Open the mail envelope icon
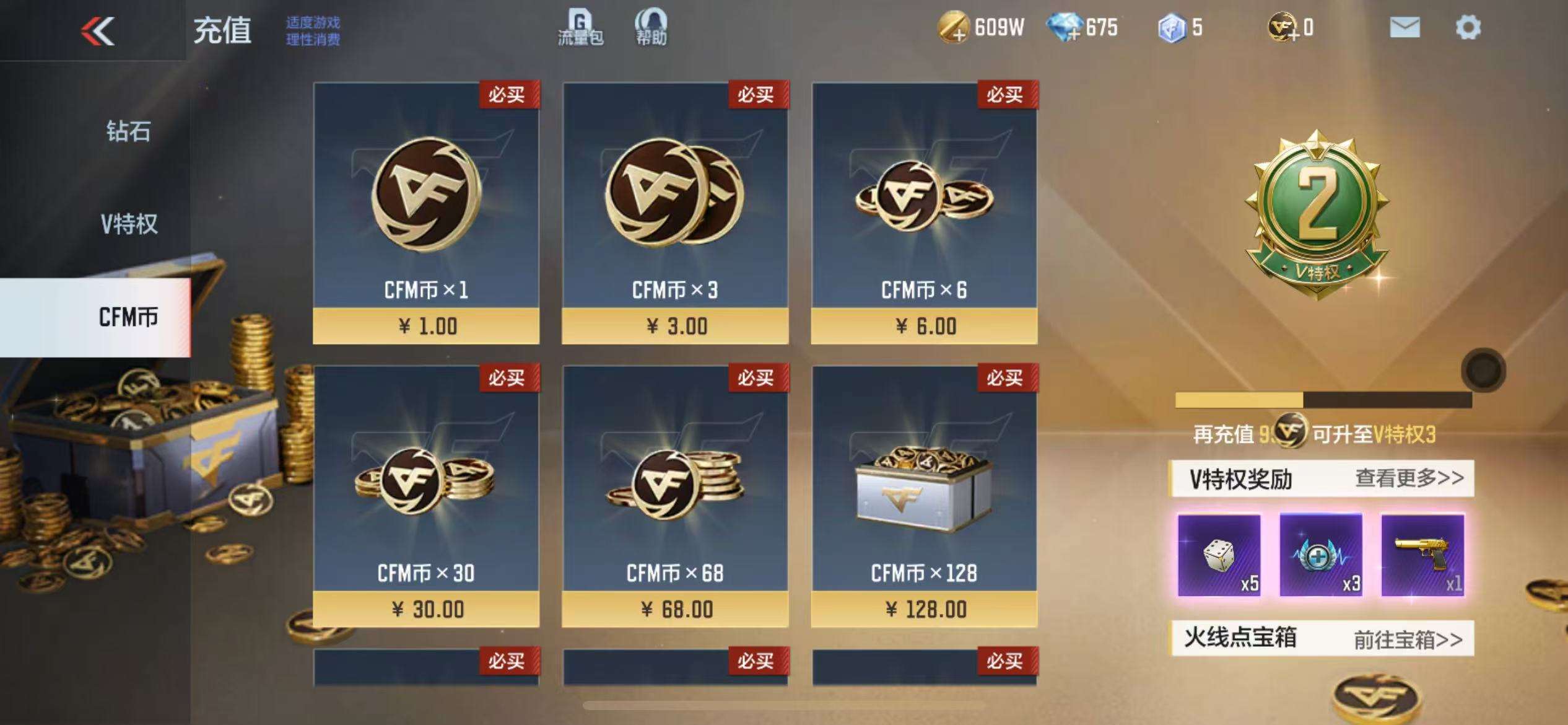This screenshot has height=725, width=1568. tap(1404, 28)
